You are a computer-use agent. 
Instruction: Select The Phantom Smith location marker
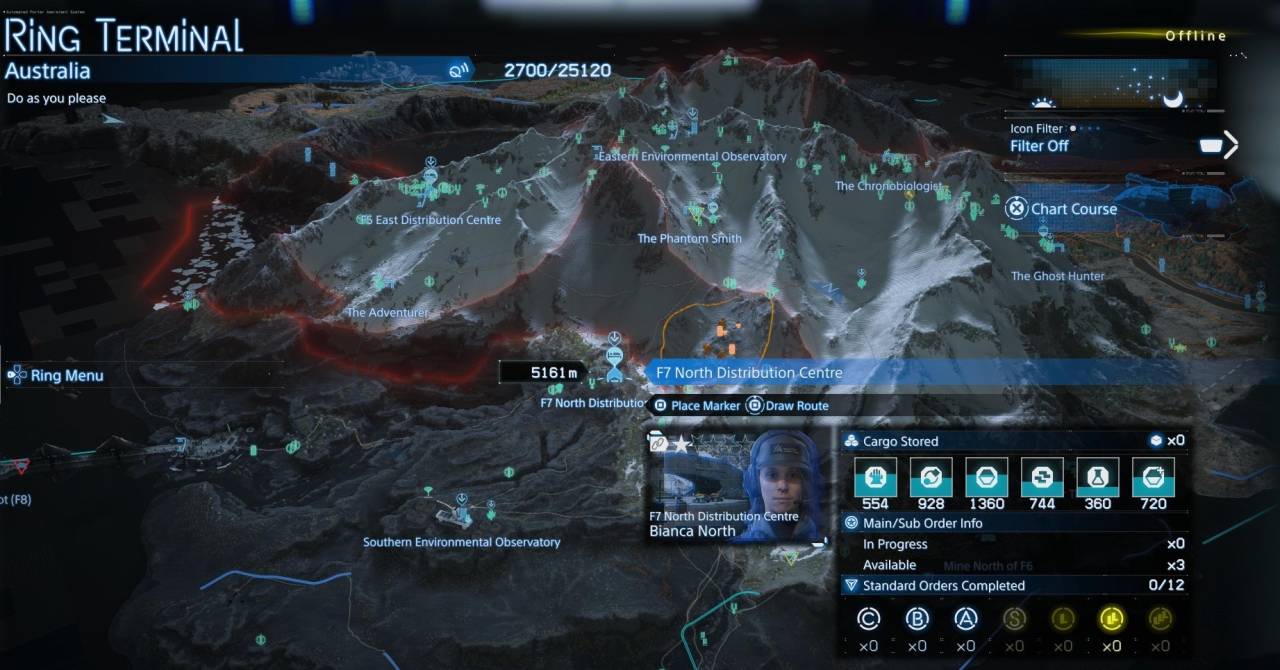tap(690, 239)
